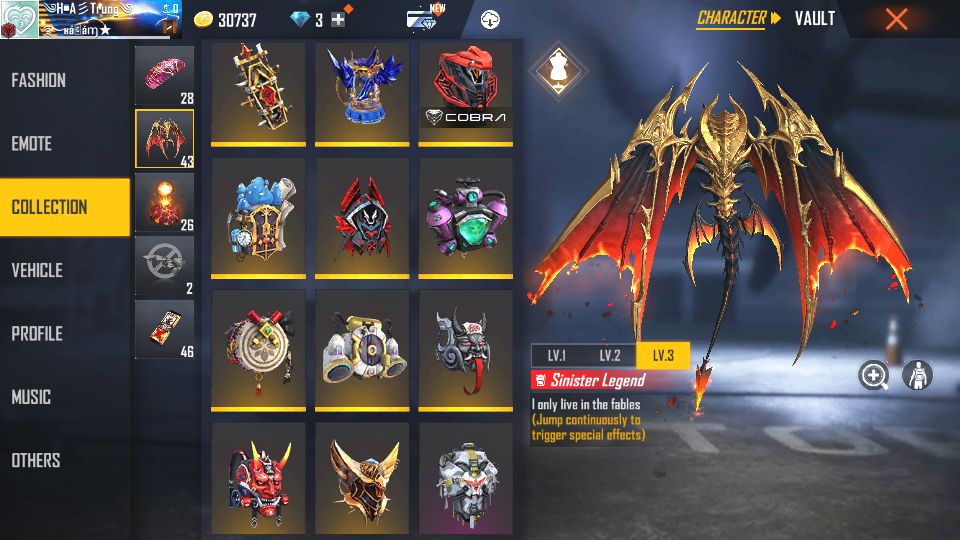Toggle the character preview icon
Image resolution: width=960 pixels, height=540 pixels.
coord(917,375)
